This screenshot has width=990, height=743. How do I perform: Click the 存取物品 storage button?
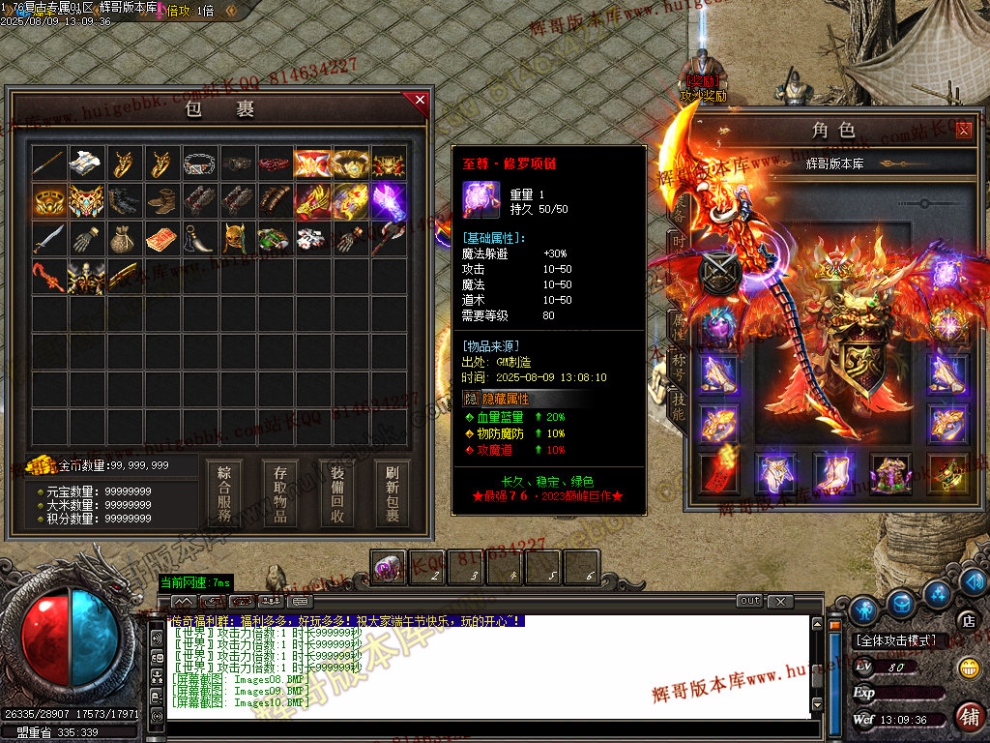[280, 493]
